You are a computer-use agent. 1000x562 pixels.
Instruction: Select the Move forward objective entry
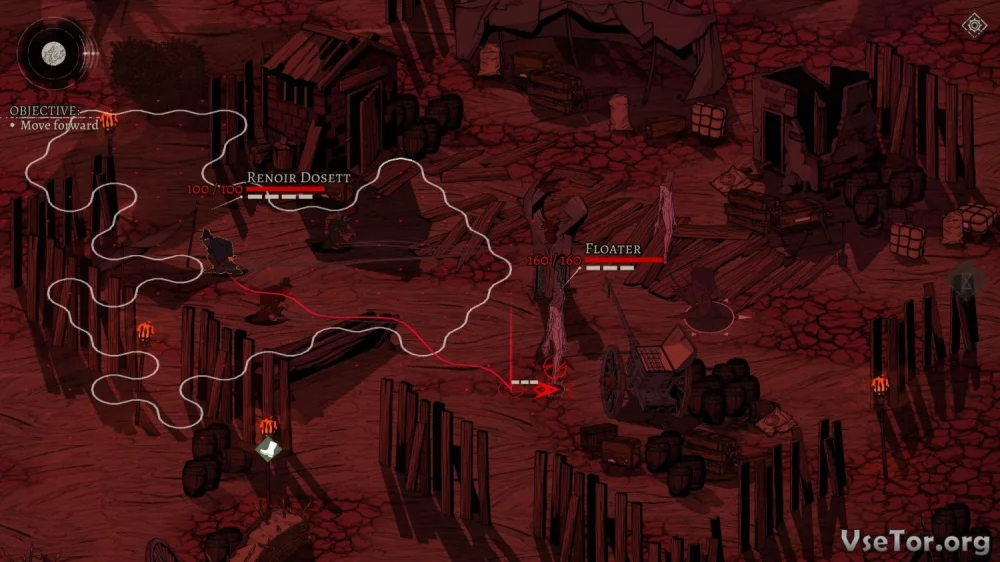(x=60, y=126)
